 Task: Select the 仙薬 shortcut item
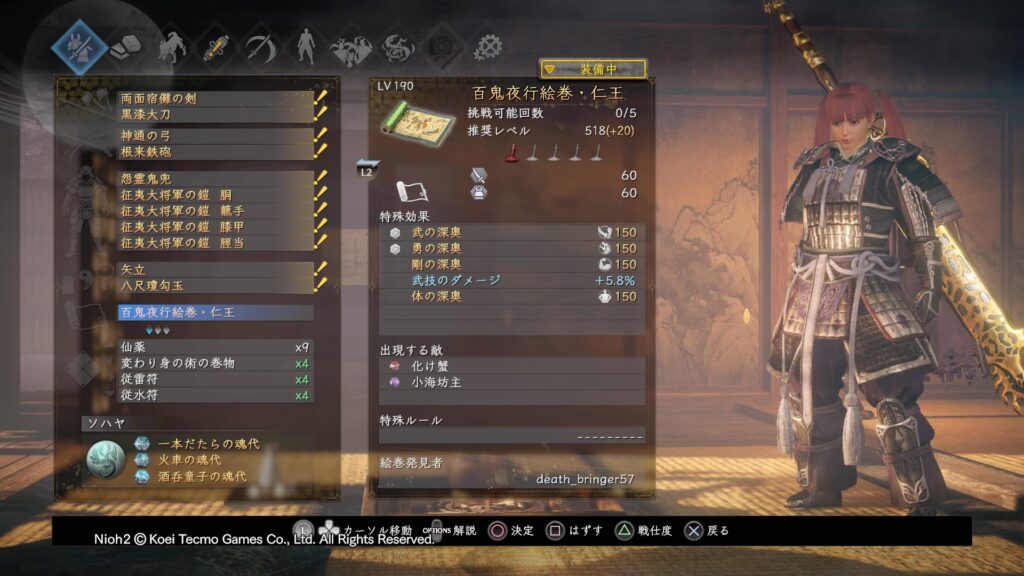215,347
